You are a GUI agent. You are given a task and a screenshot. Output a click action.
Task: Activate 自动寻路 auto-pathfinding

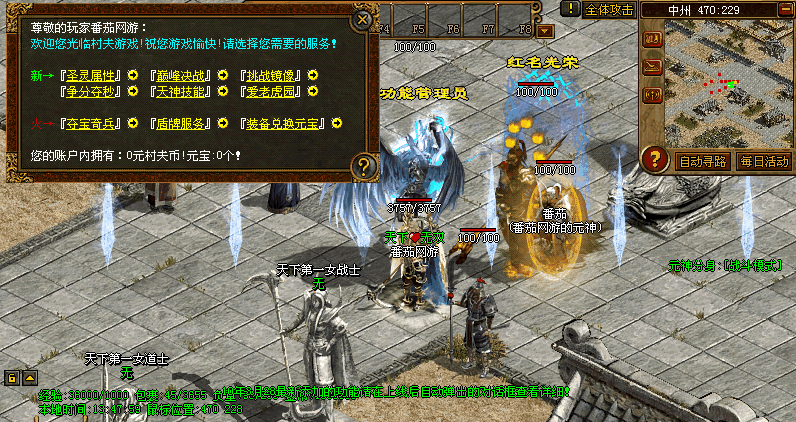coord(703,161)
